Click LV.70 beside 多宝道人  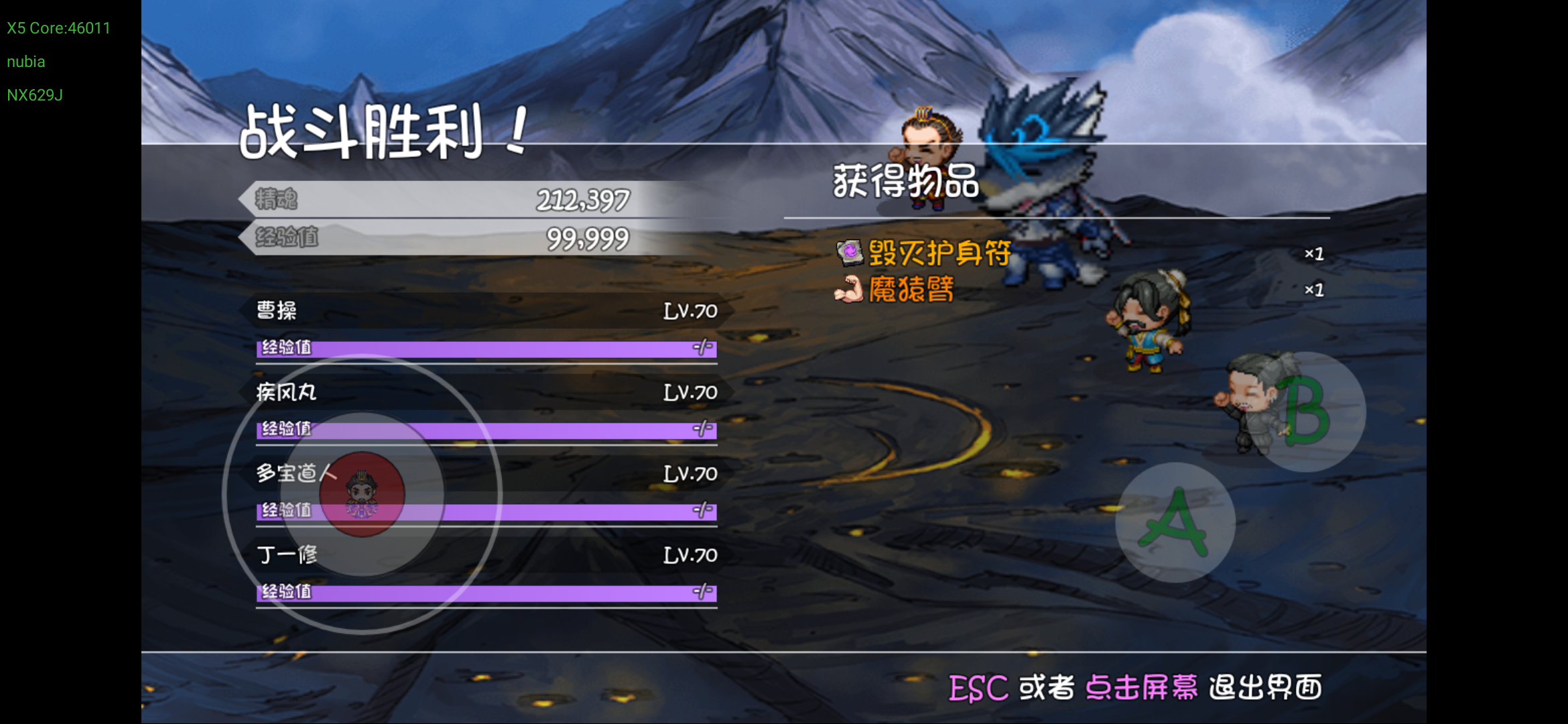(x=689, y=473)
